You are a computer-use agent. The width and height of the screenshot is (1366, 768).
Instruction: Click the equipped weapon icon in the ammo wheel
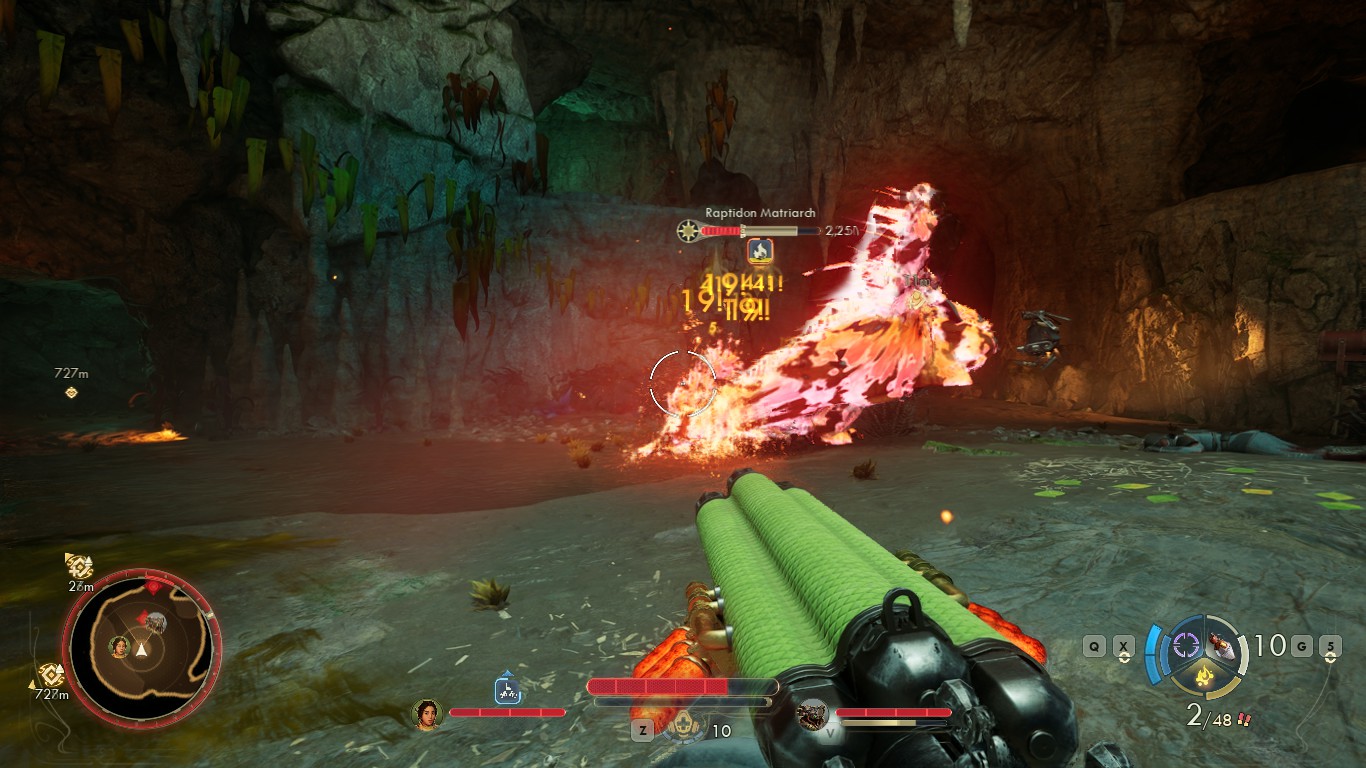point(1220,645)
